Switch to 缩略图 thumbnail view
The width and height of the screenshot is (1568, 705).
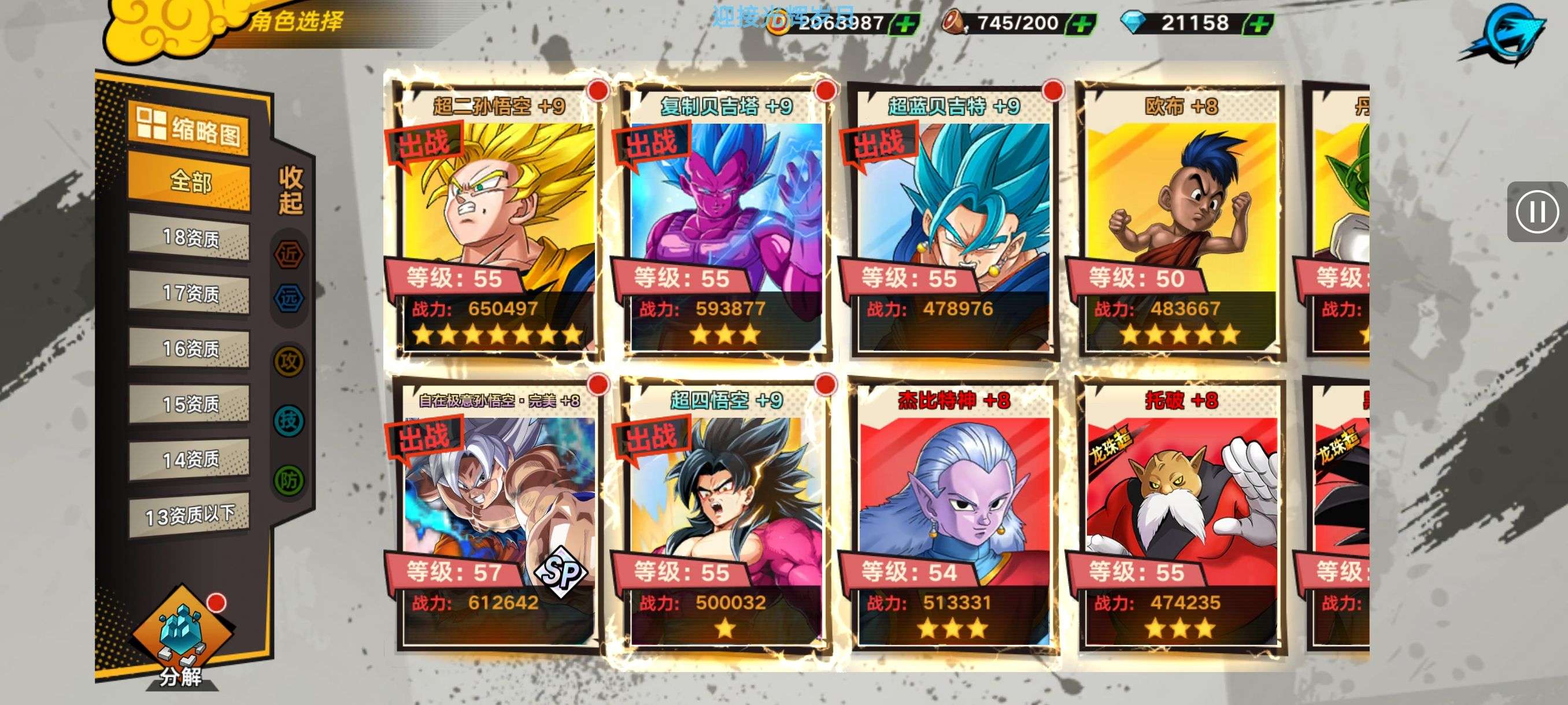coord(188,127)
